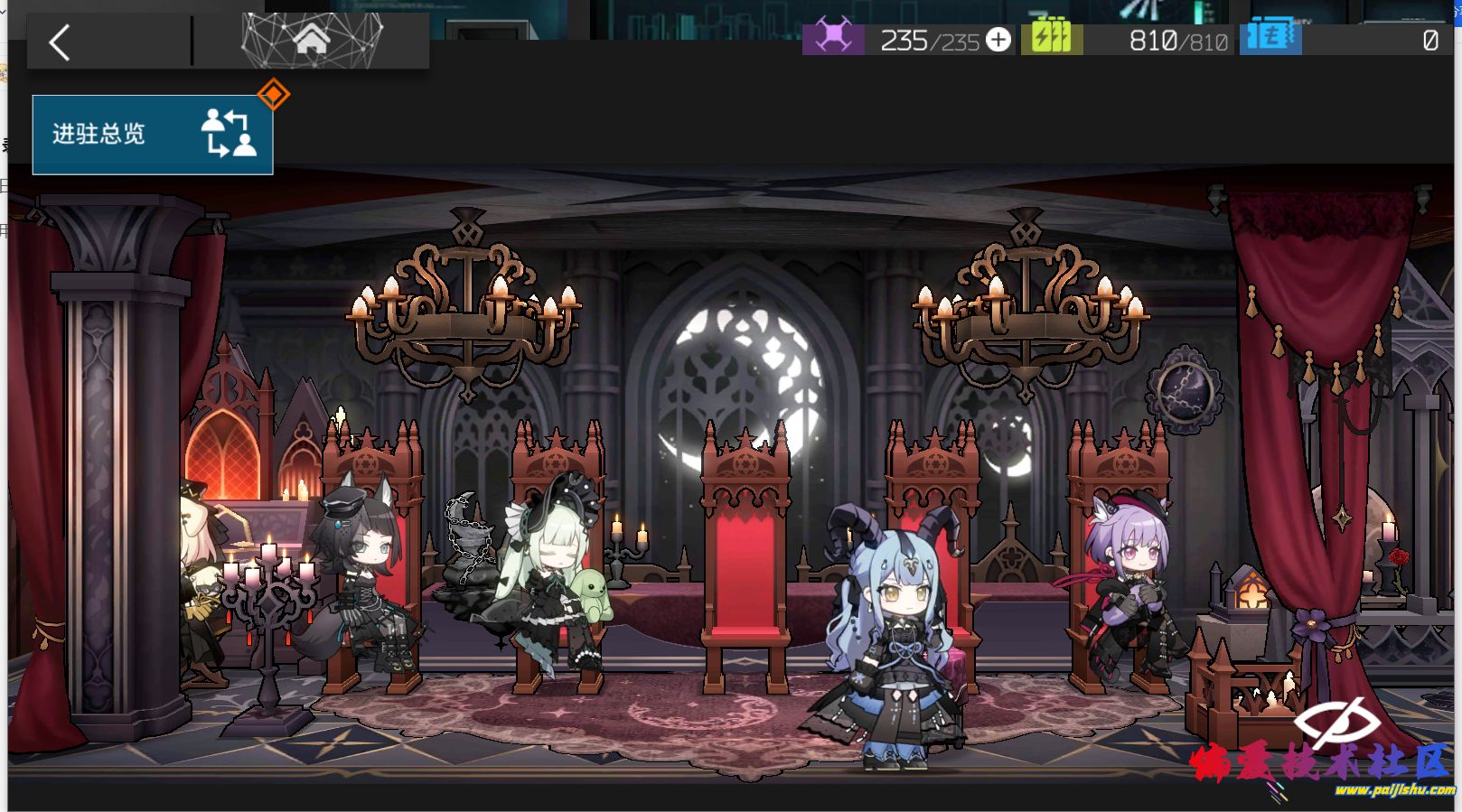Return to the home screen
Screen dimensions: 1462x812
[311, 41]
